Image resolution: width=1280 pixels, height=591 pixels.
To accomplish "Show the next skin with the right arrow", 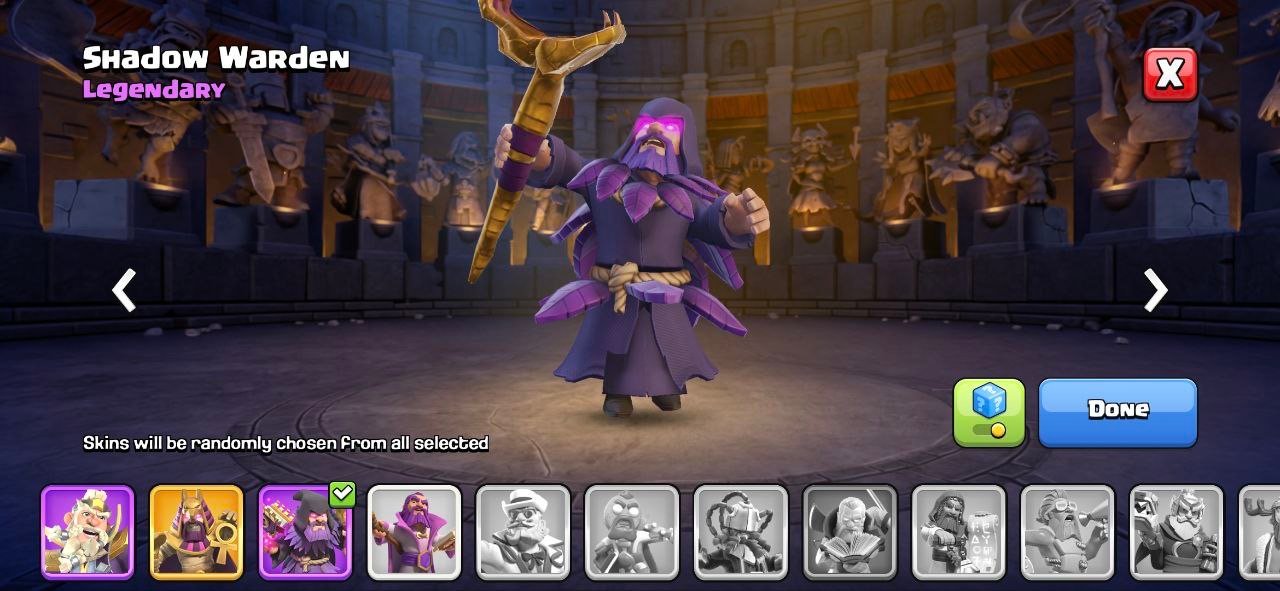I will point(1155,291).
